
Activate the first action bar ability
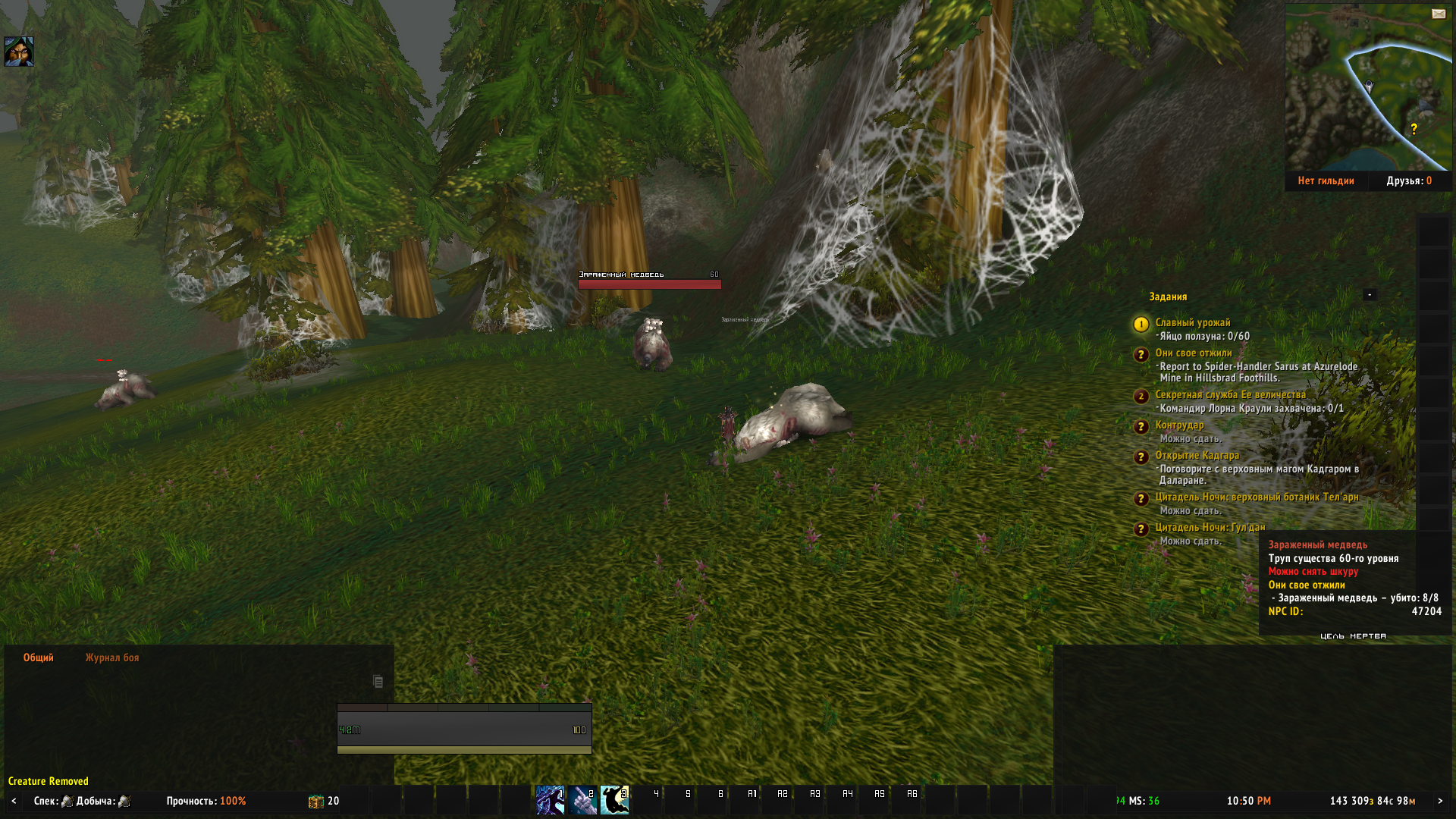(550, 800)
